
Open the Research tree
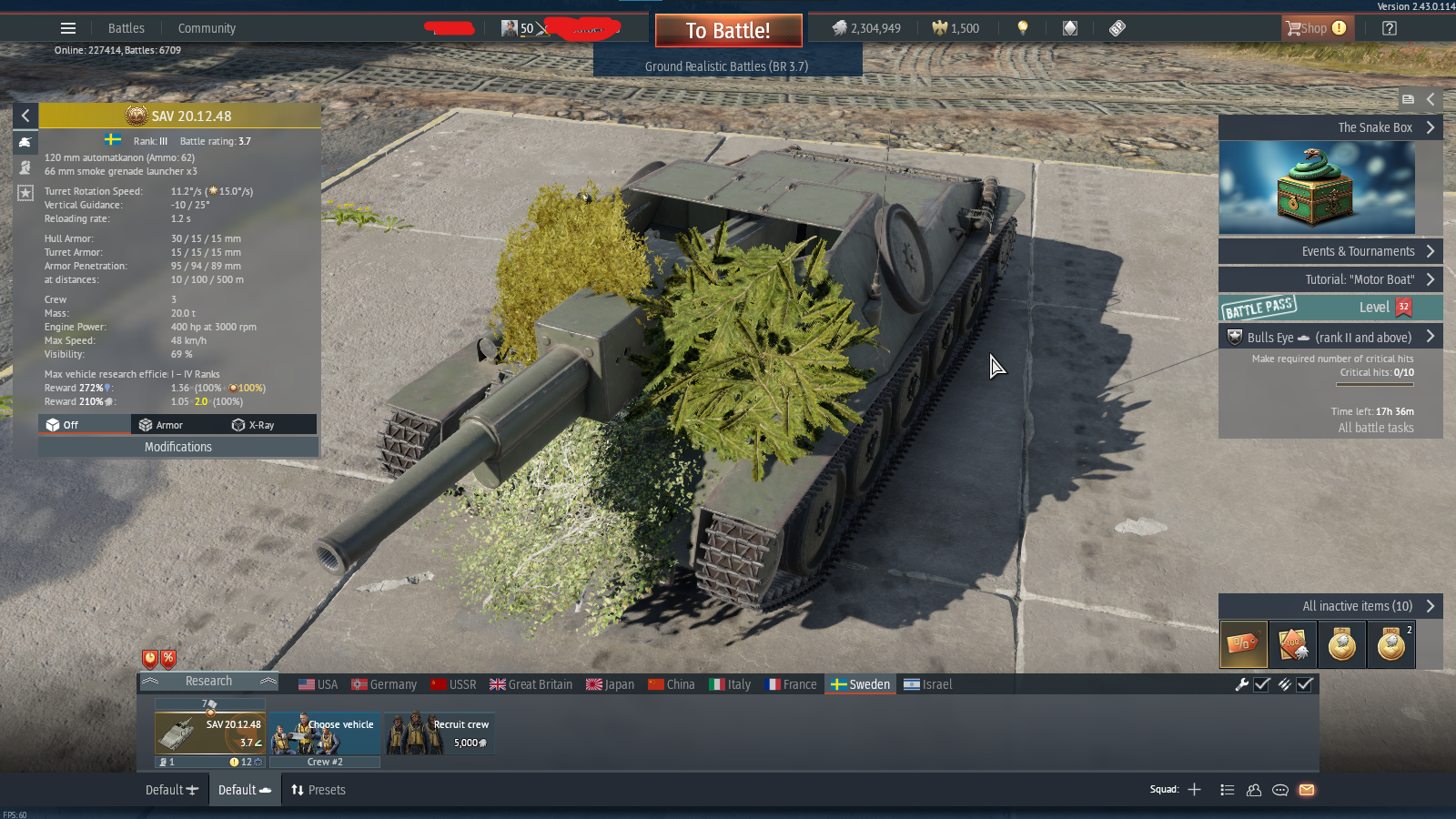coord(208,681)
